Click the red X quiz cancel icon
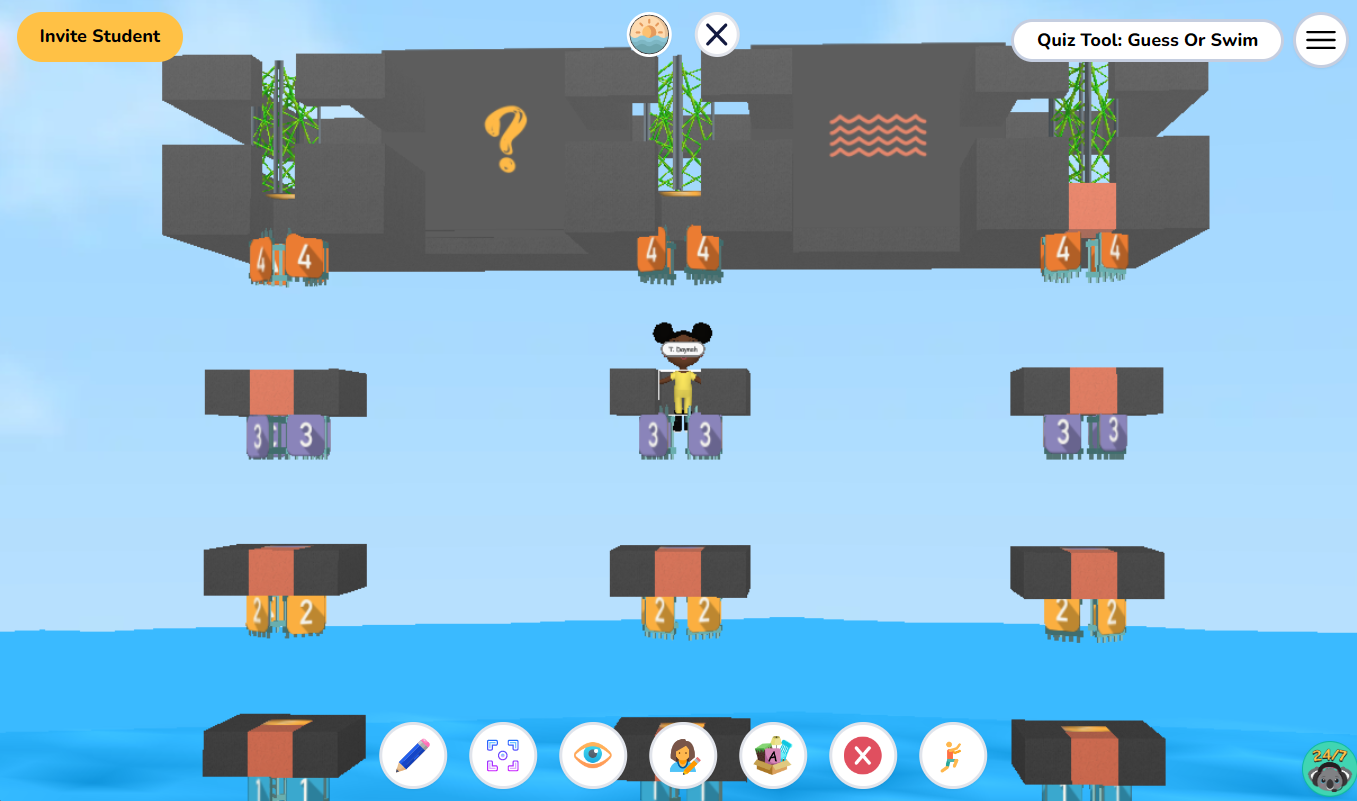This screenshot has height=801, width=1357. point(862,755)
